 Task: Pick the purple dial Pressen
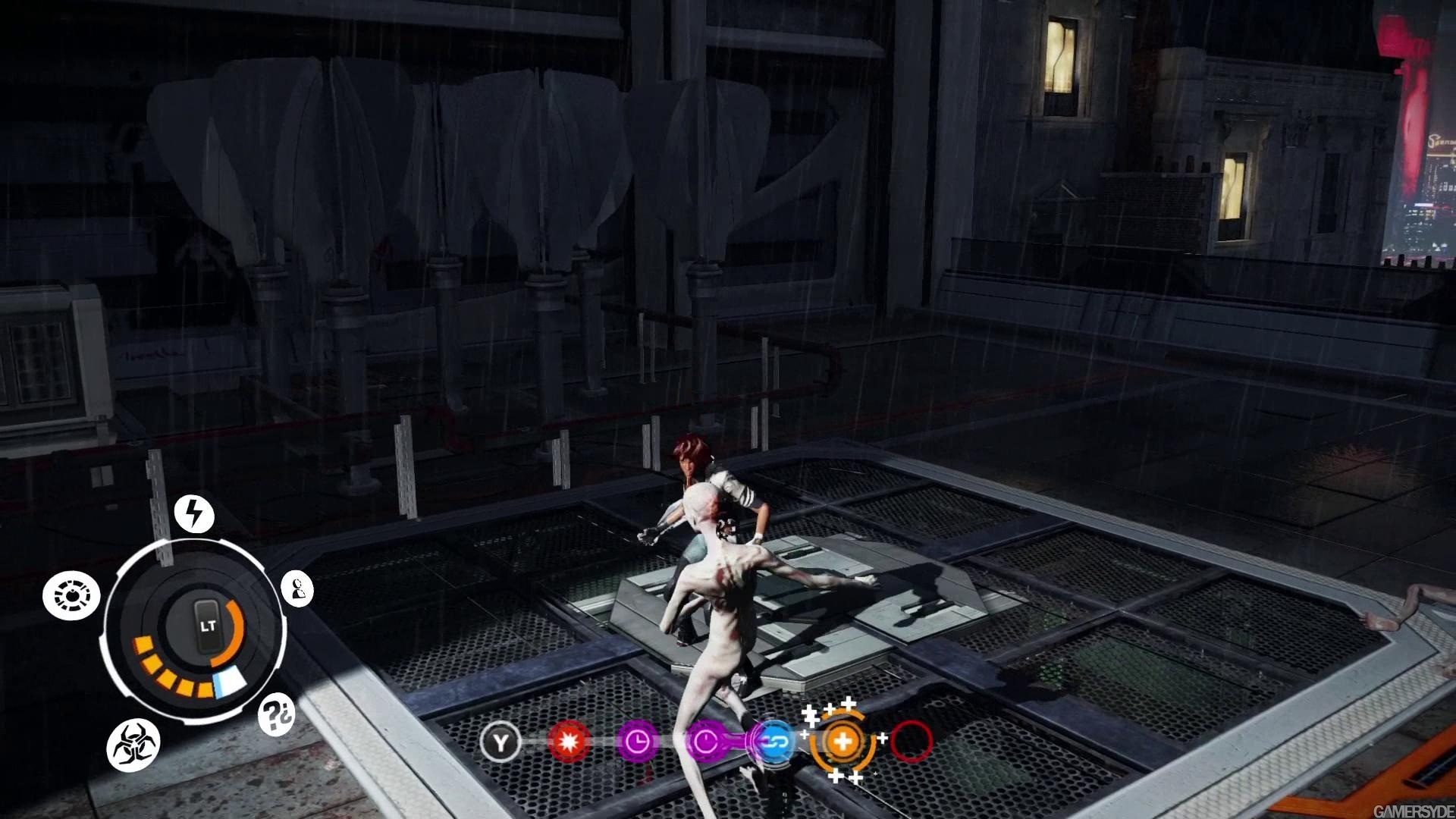coord(705,741)
